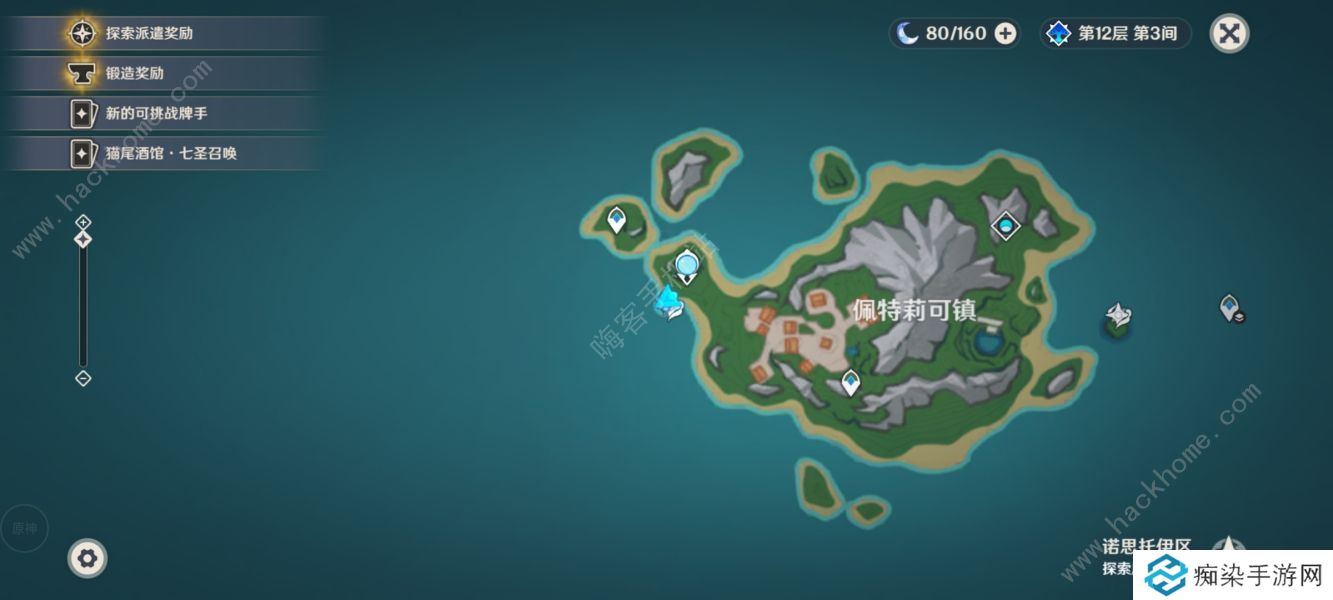The width and height of the screenshot is (1333, 600).
Task: Select teleport waypoint on small northwest islet
Action: 617,218
